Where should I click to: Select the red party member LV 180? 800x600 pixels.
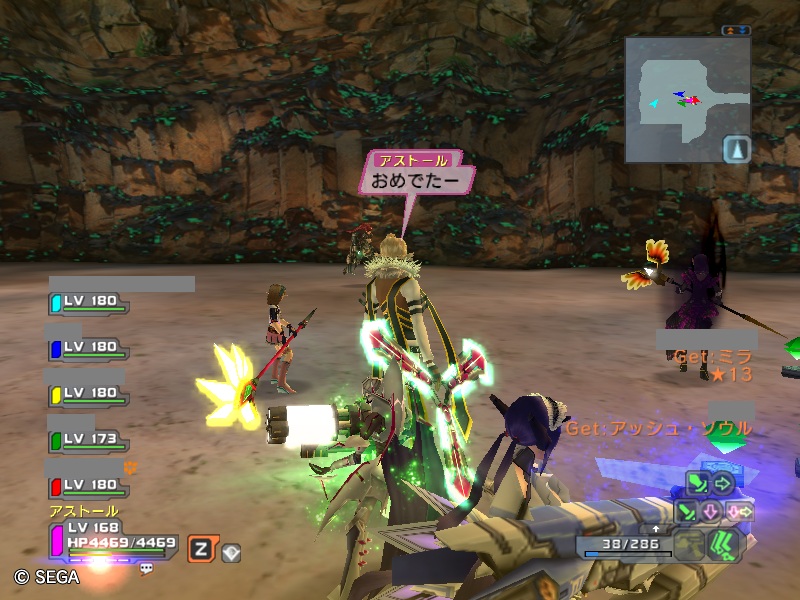[x=88, y=485]
